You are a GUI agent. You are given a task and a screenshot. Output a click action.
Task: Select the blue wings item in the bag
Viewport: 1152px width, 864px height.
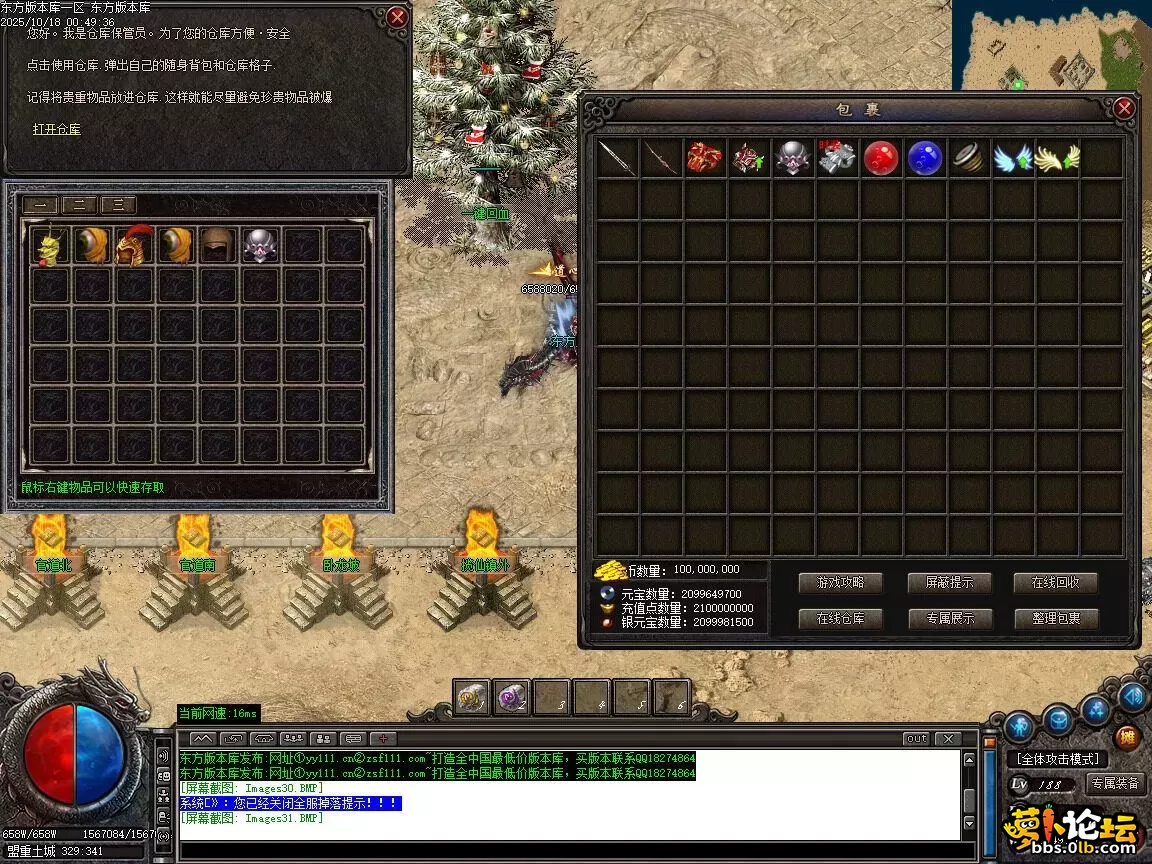(1012, 158)
